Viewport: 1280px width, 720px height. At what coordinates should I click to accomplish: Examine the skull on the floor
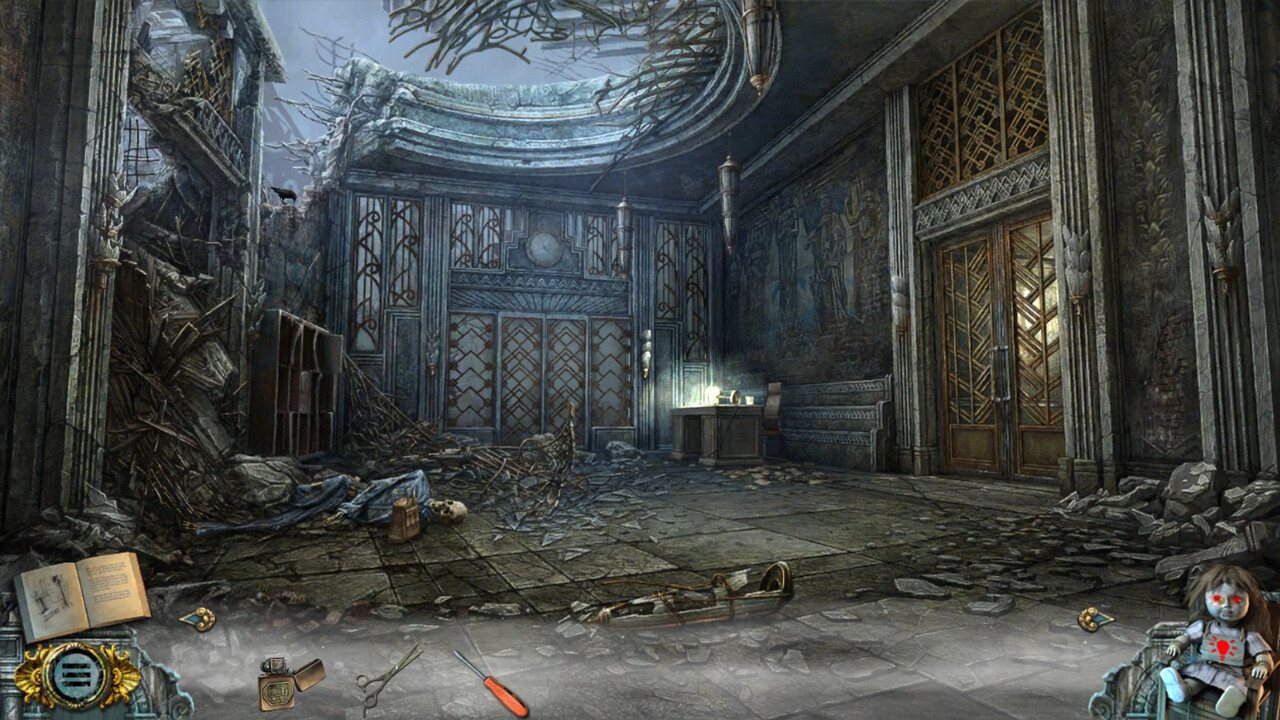pos(447,512)
